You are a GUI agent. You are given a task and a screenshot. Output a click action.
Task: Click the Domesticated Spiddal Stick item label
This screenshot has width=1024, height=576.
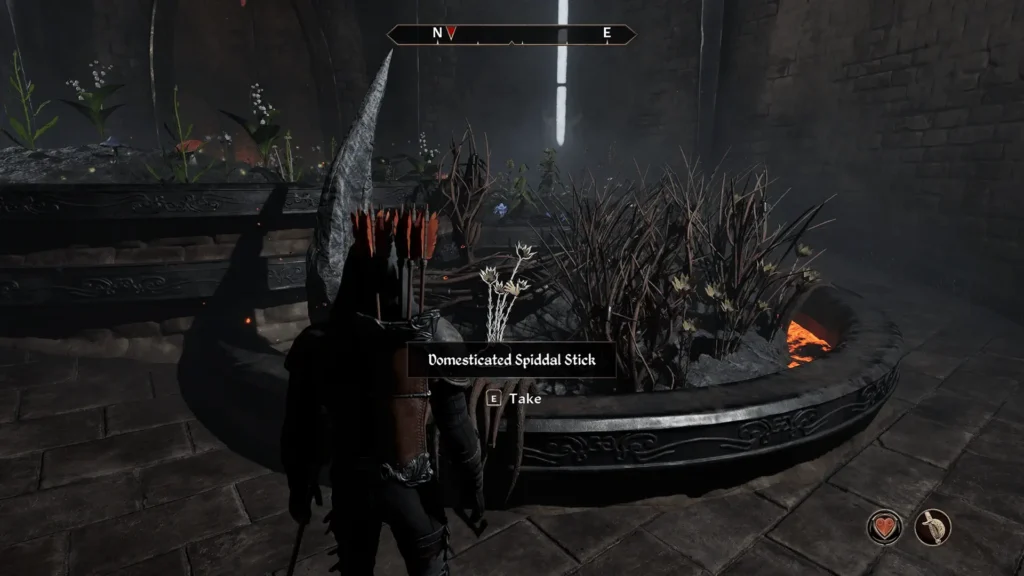511,360
